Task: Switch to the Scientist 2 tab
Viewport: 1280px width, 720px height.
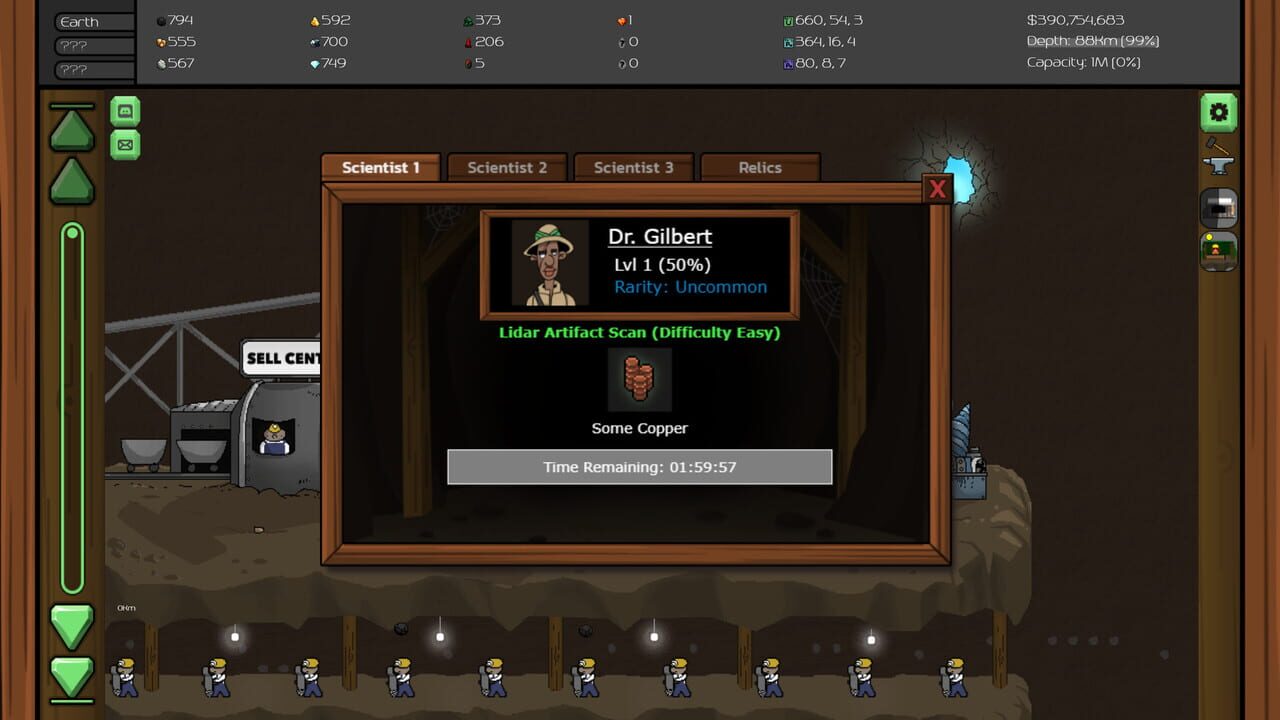Action: [x=507, y=167]
